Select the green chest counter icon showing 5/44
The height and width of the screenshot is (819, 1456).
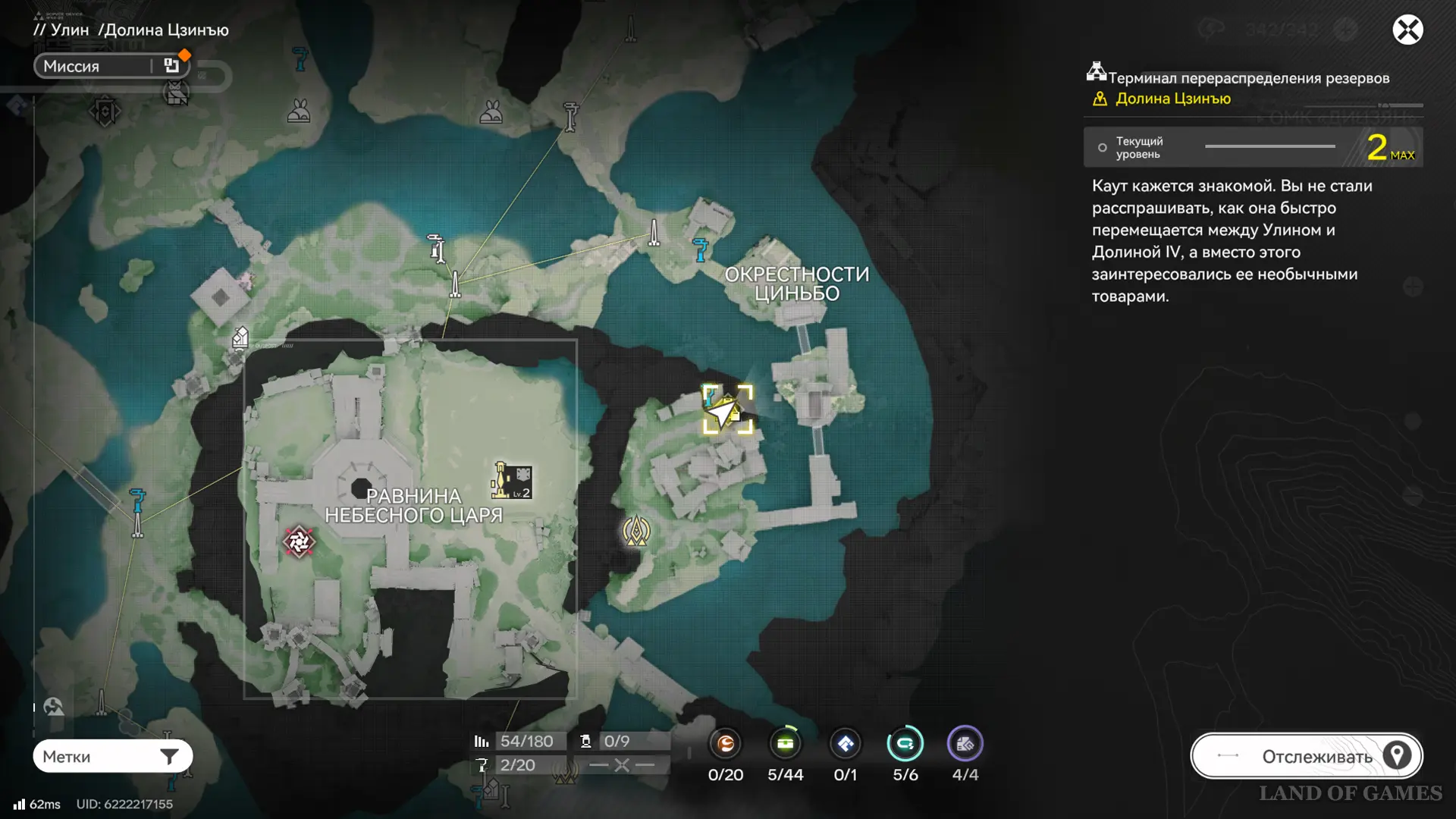785,744
